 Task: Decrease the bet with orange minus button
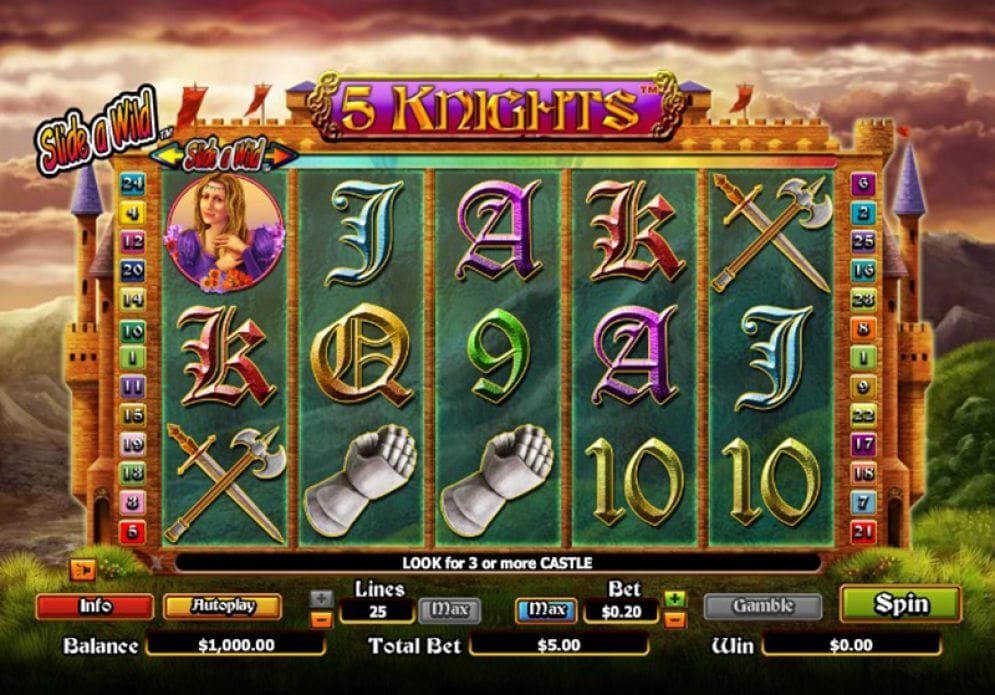click(675, 619)
